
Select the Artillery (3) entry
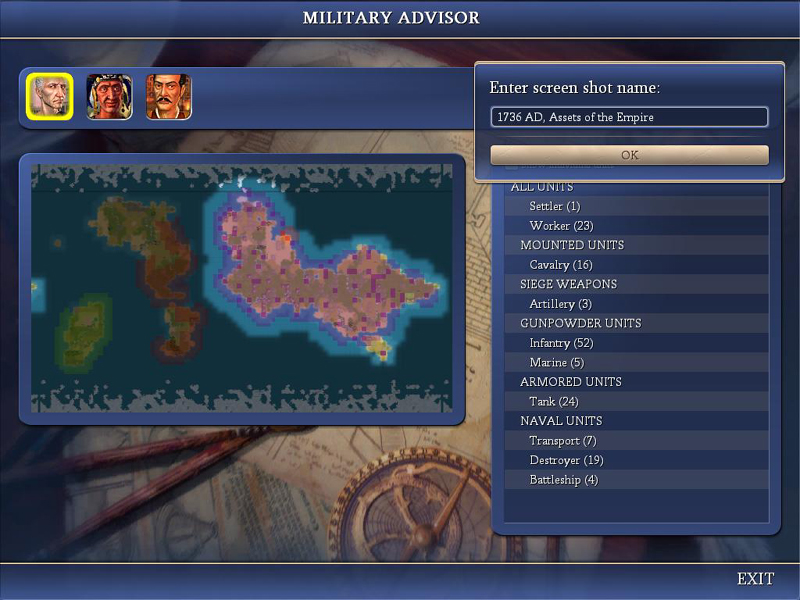tap(561, 304)
